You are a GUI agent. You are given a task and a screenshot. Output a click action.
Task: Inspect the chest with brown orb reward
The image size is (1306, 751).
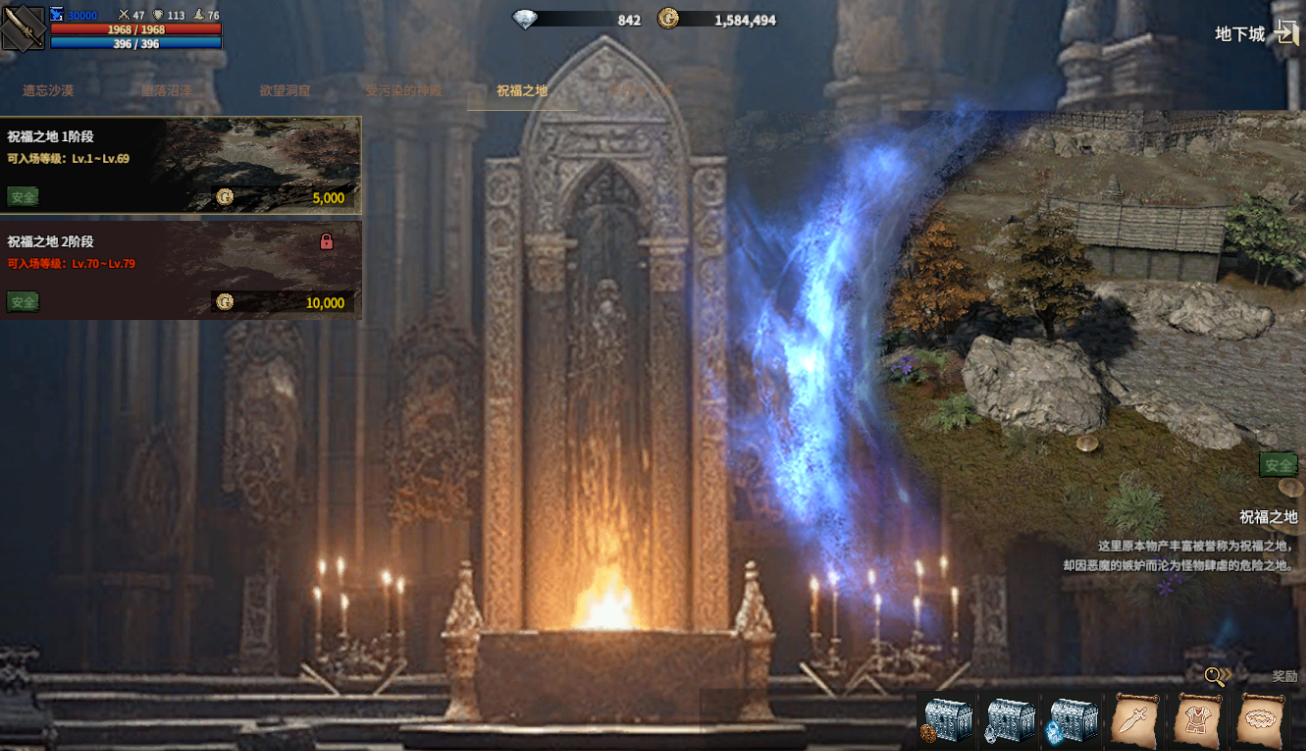(x=946, y=720)
